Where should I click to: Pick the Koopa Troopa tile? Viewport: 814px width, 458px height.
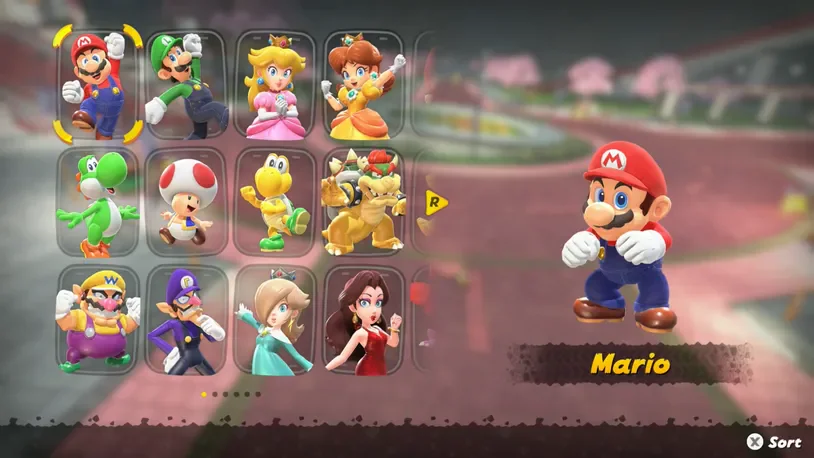click(x=275, y=203)
